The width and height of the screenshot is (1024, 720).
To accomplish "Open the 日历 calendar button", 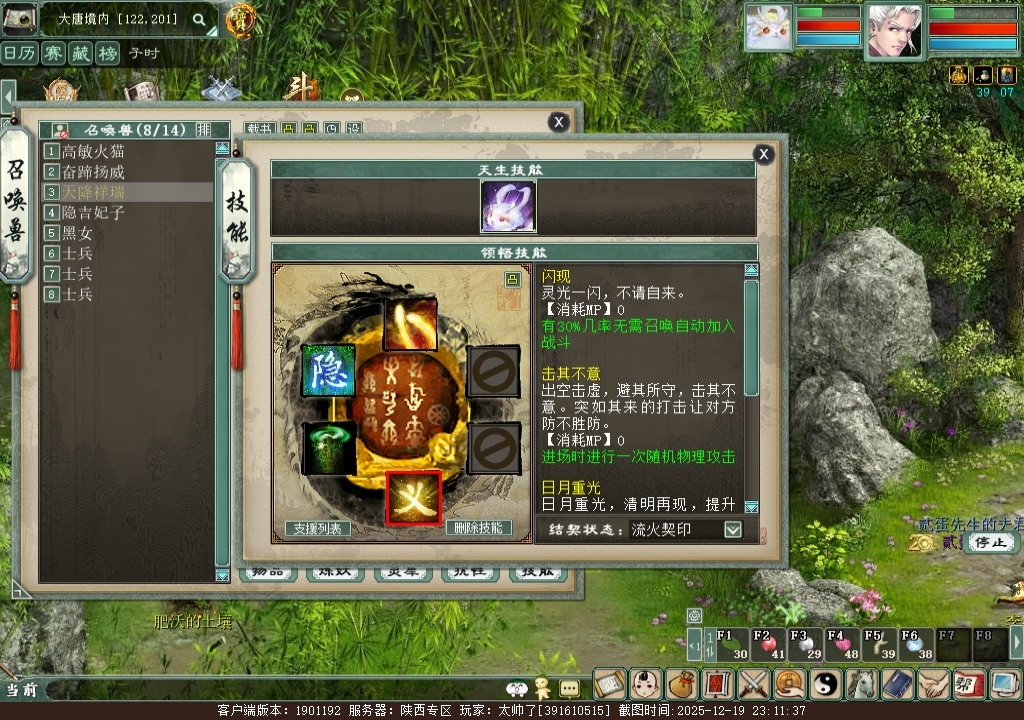I will click(20, 54).
